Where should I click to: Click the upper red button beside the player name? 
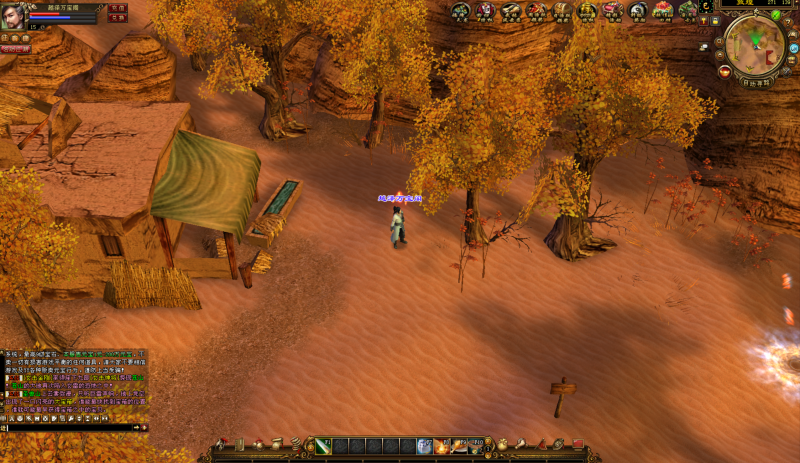point(117,8)
